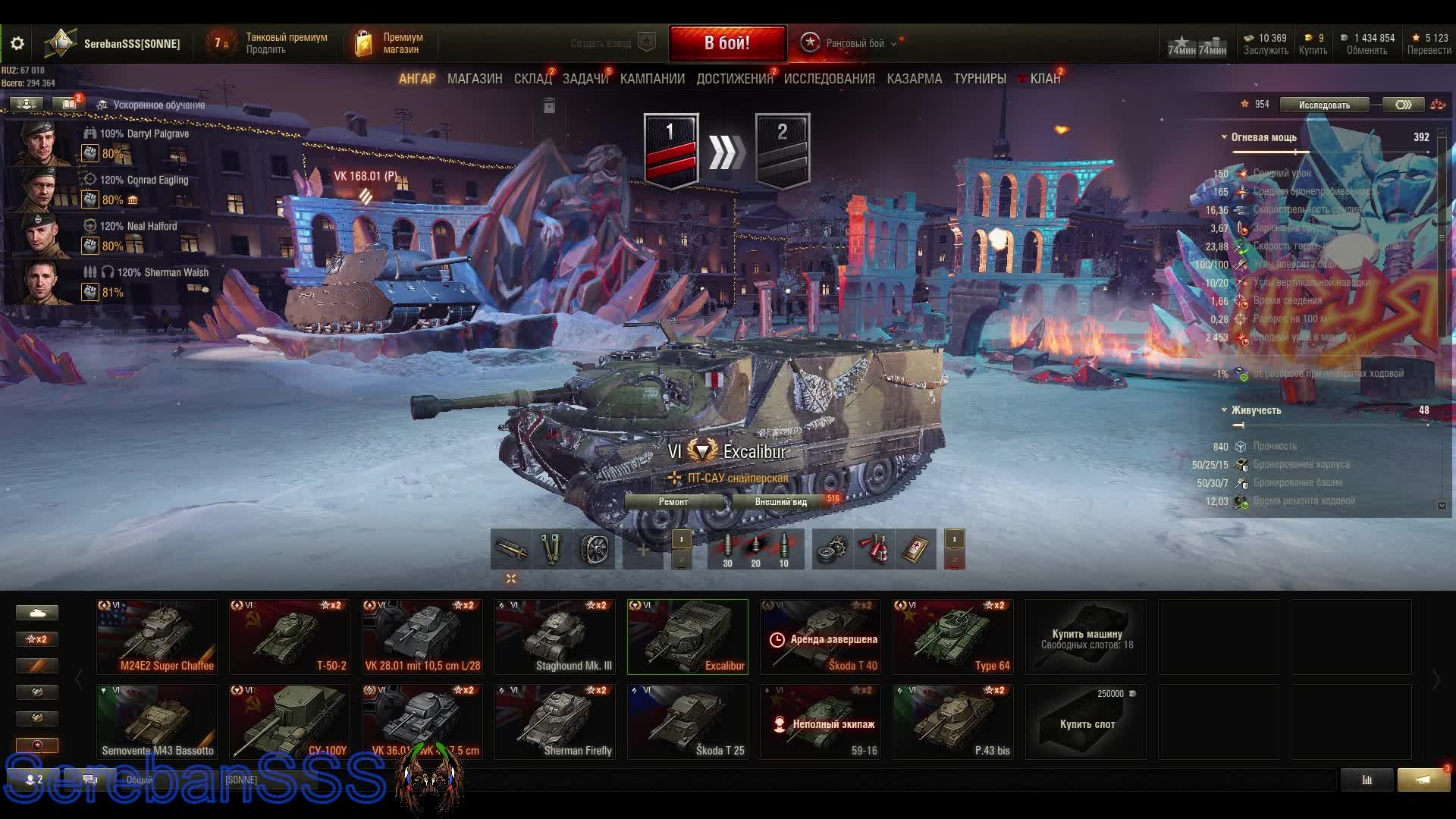
Task: Show the КЛАН tab
Action: tap(1044, 79)
